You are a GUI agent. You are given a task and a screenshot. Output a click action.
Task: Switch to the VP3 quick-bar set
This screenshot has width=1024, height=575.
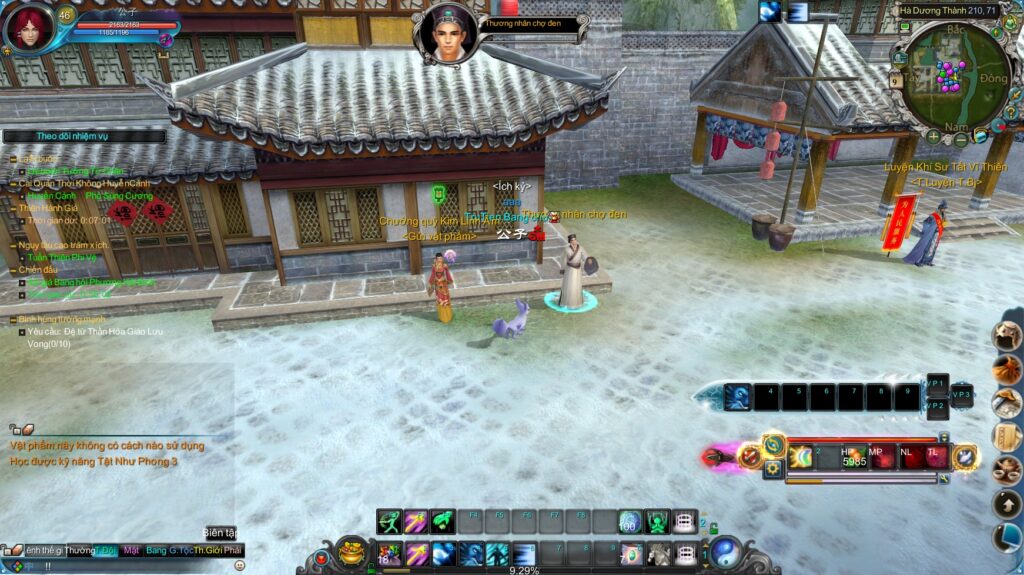(x=961, y=395)
